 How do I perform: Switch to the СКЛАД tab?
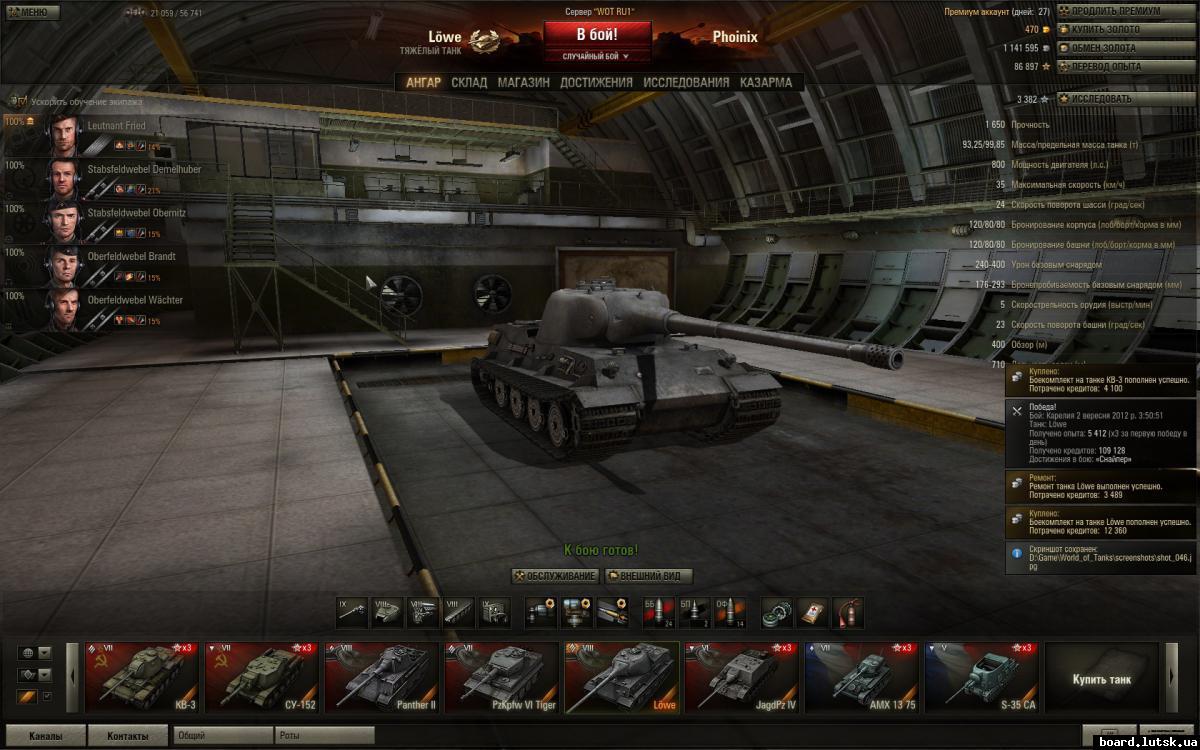(469, 83)
